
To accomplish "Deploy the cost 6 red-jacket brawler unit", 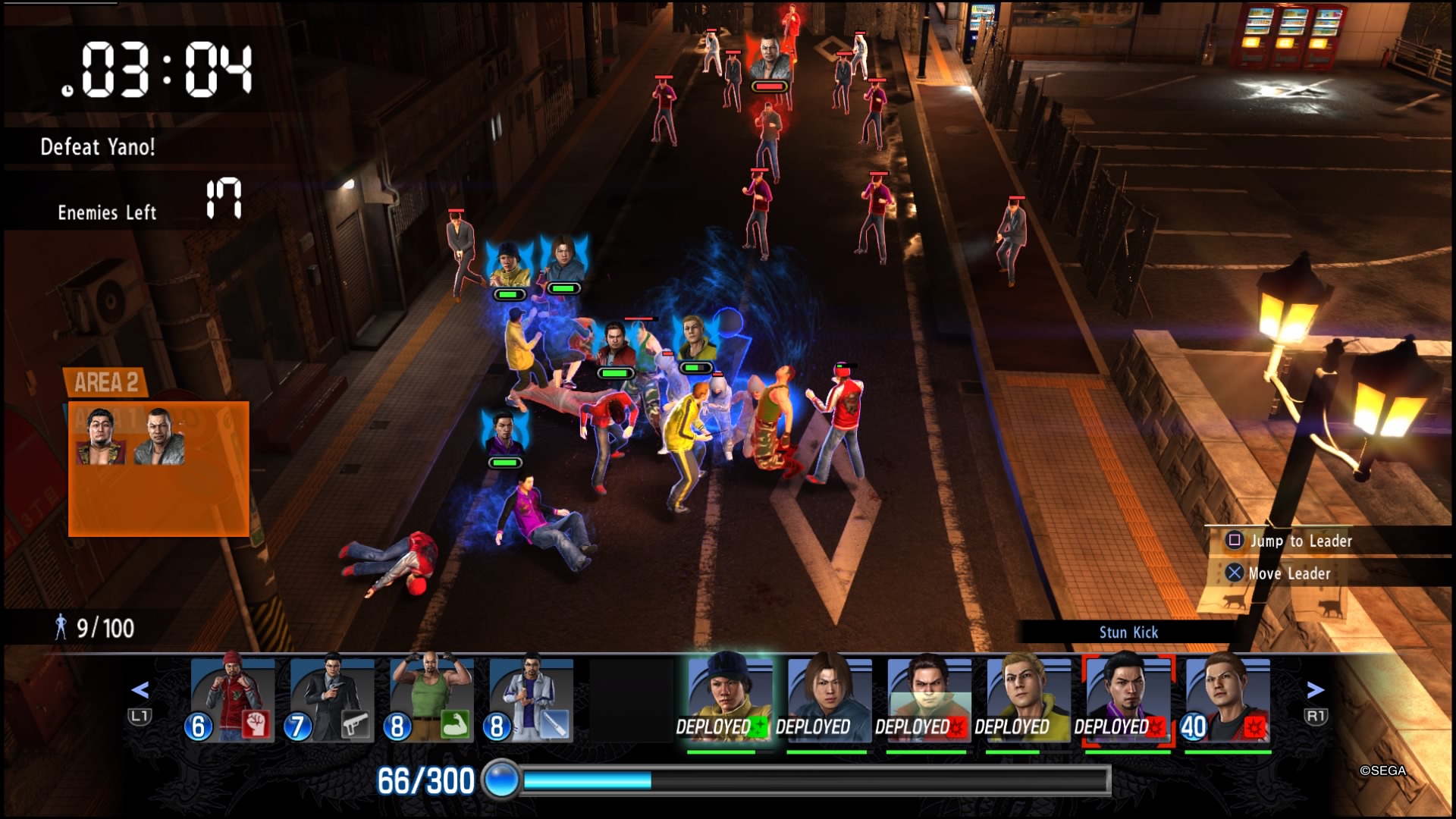I will (x=232, y=698).
